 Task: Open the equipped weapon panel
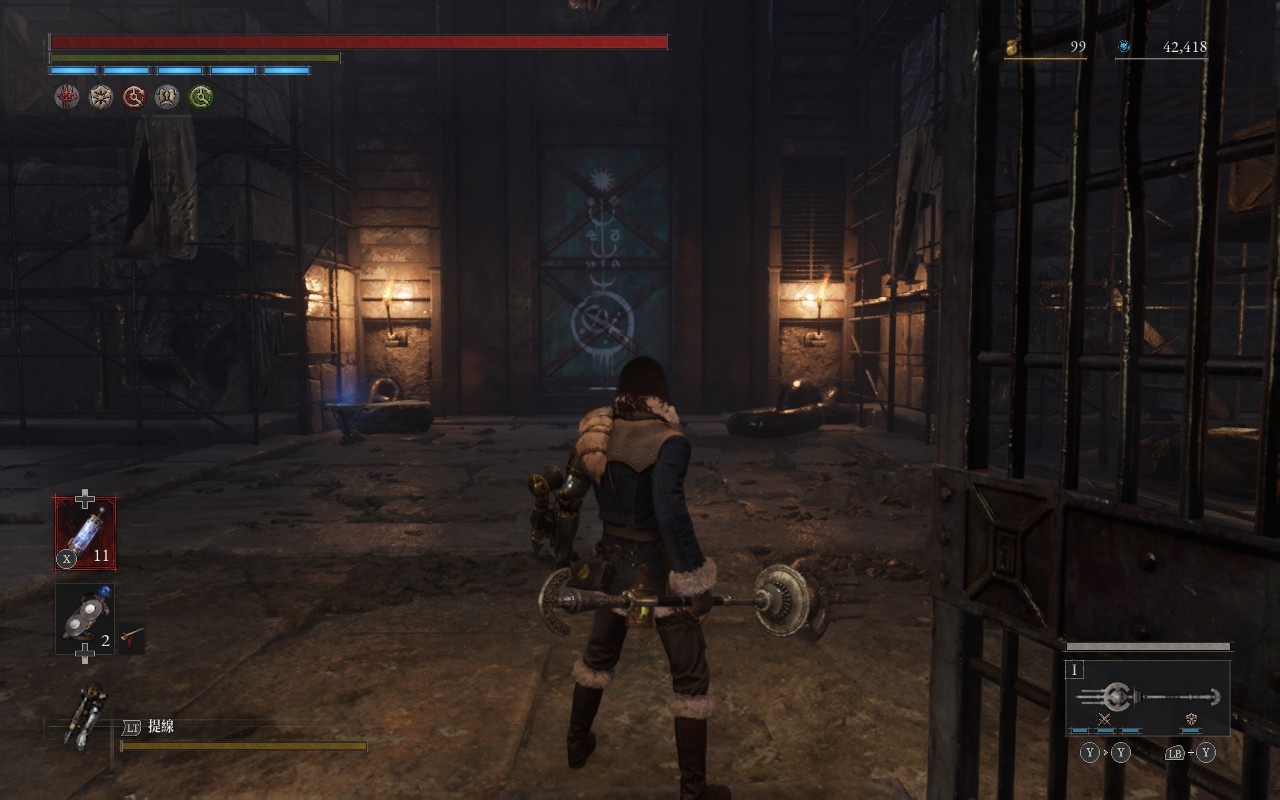[1147, 697]
